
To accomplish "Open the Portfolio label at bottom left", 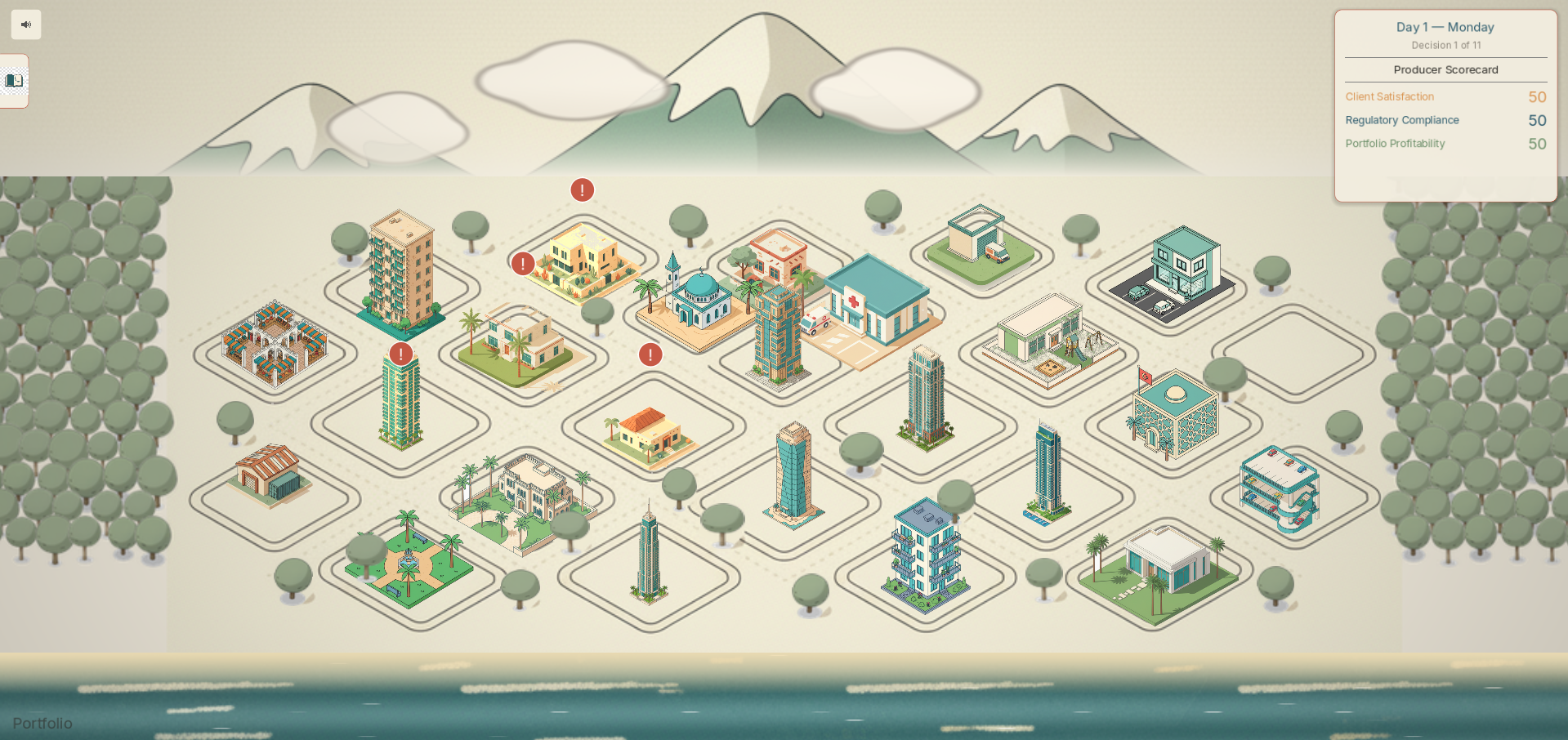I will click(44, 724).
